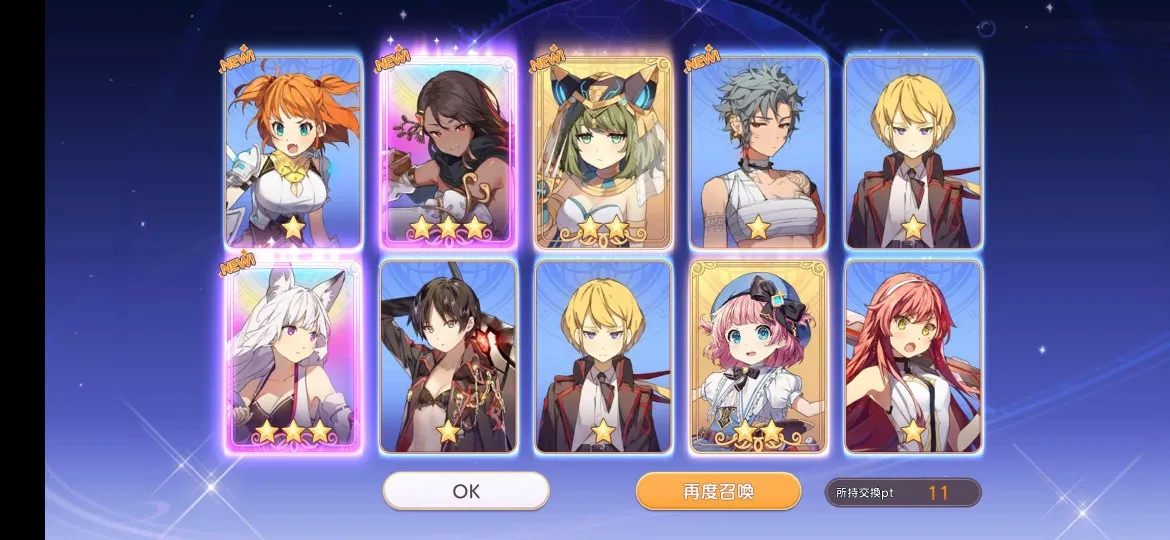Image resolution: width=1170 pixels, height=540 pixels.
Task: View the white-haired fox-eared girl card
Action: click(293, 356)
